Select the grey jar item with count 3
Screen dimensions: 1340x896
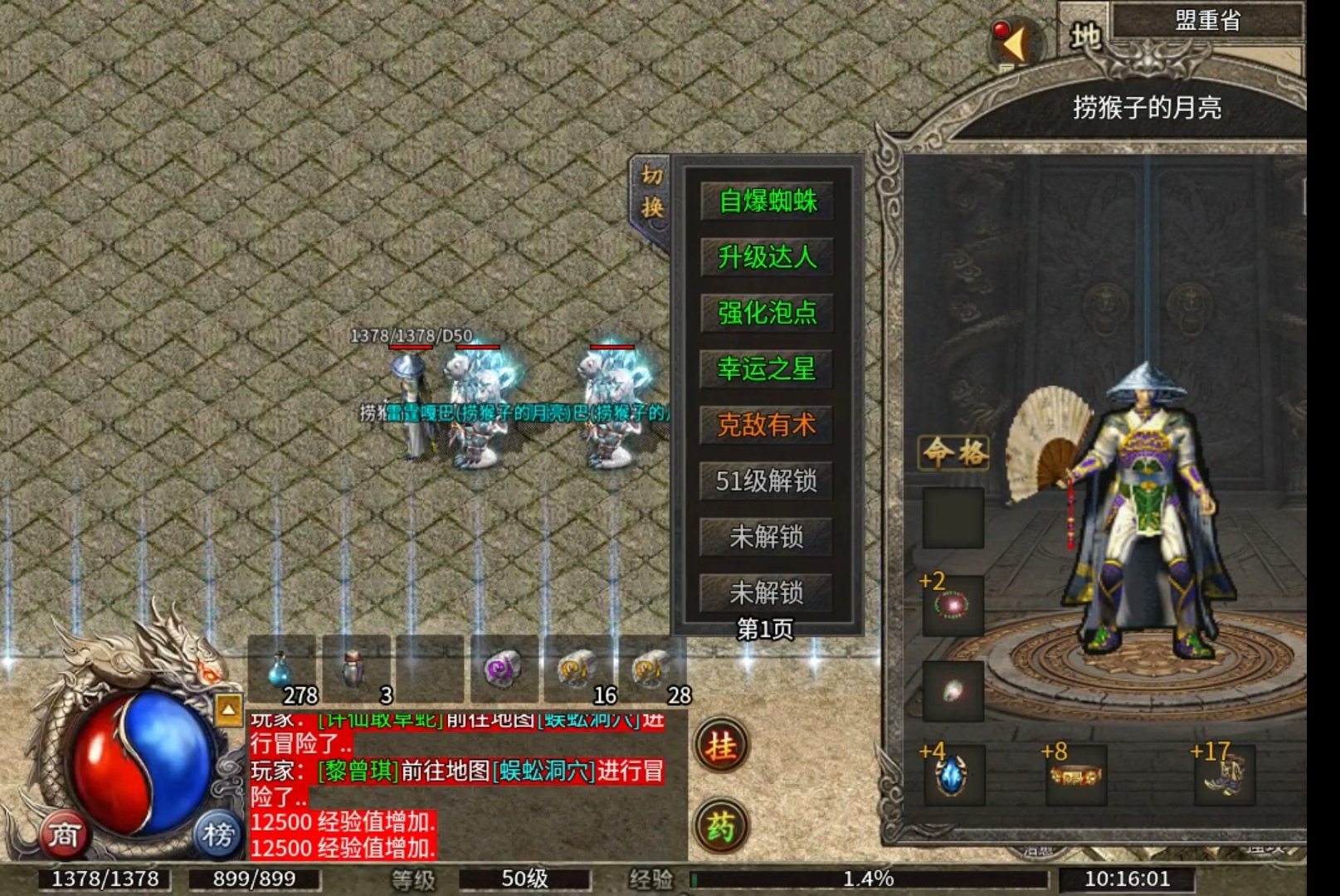pos(355,670)
